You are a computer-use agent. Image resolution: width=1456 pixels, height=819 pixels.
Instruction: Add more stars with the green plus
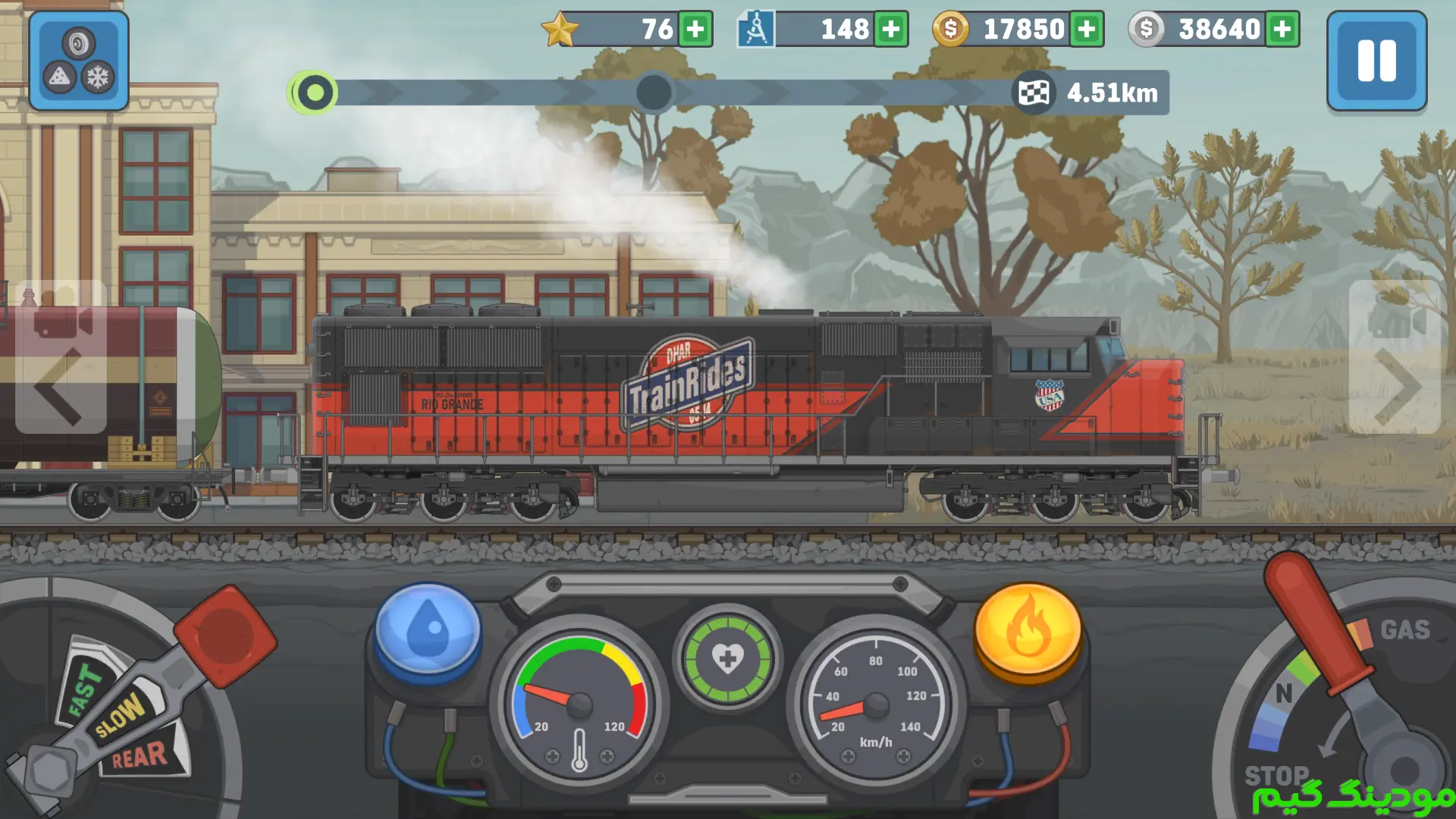pyautogui.click(x=695, y=30)
